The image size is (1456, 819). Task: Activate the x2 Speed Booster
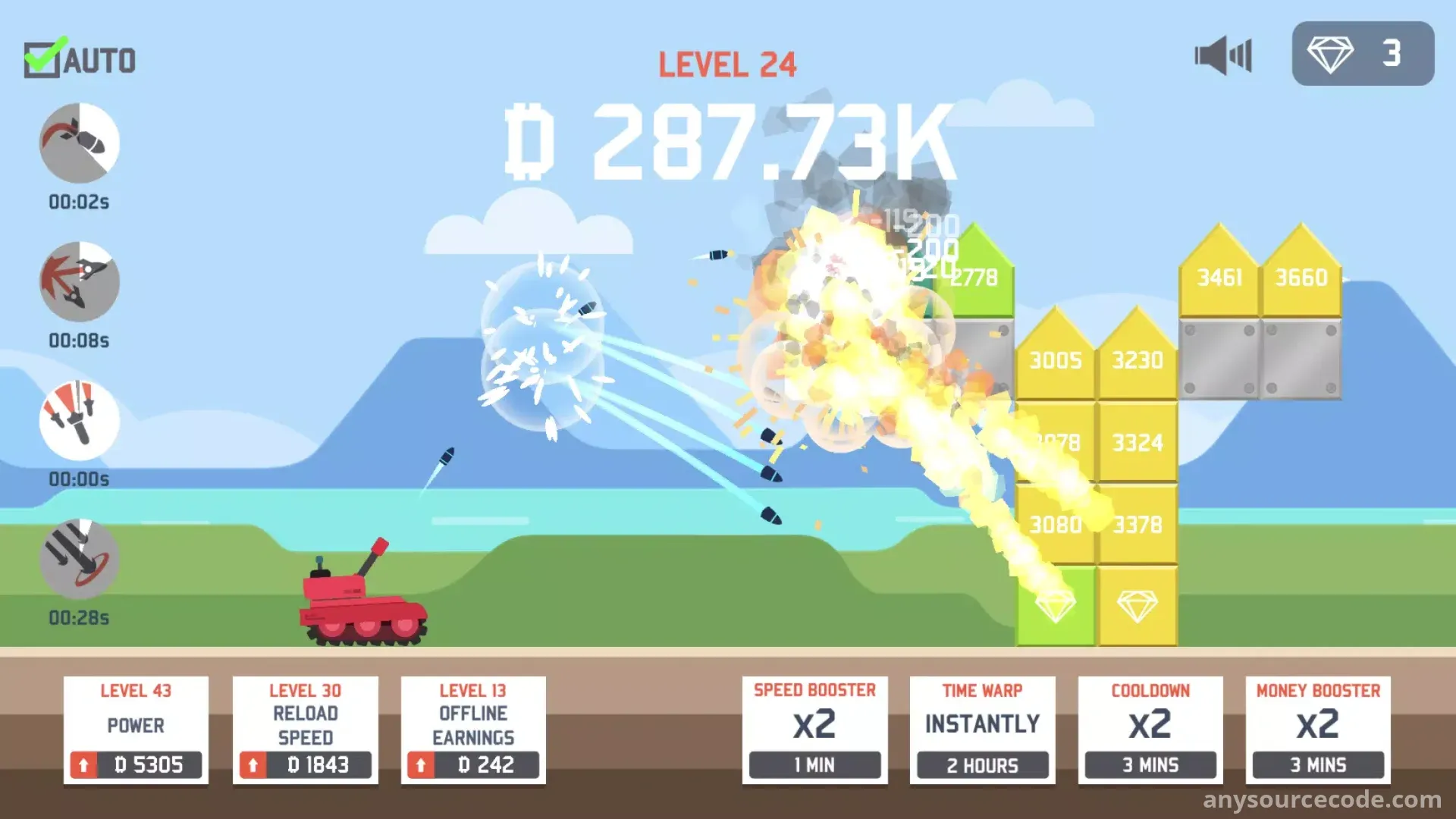pos(814,764)
